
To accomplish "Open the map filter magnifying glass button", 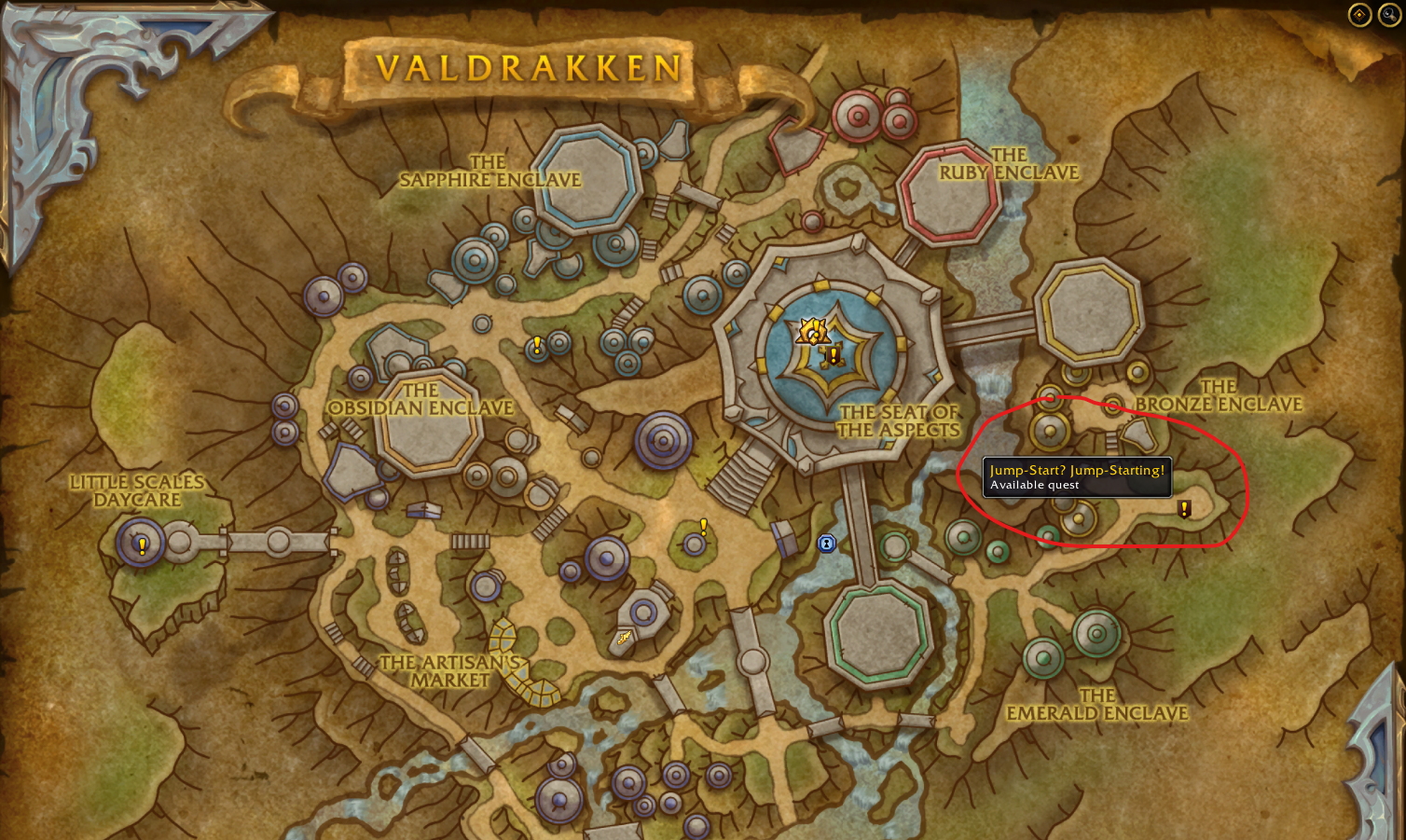I will click(x=1389, y=15).
